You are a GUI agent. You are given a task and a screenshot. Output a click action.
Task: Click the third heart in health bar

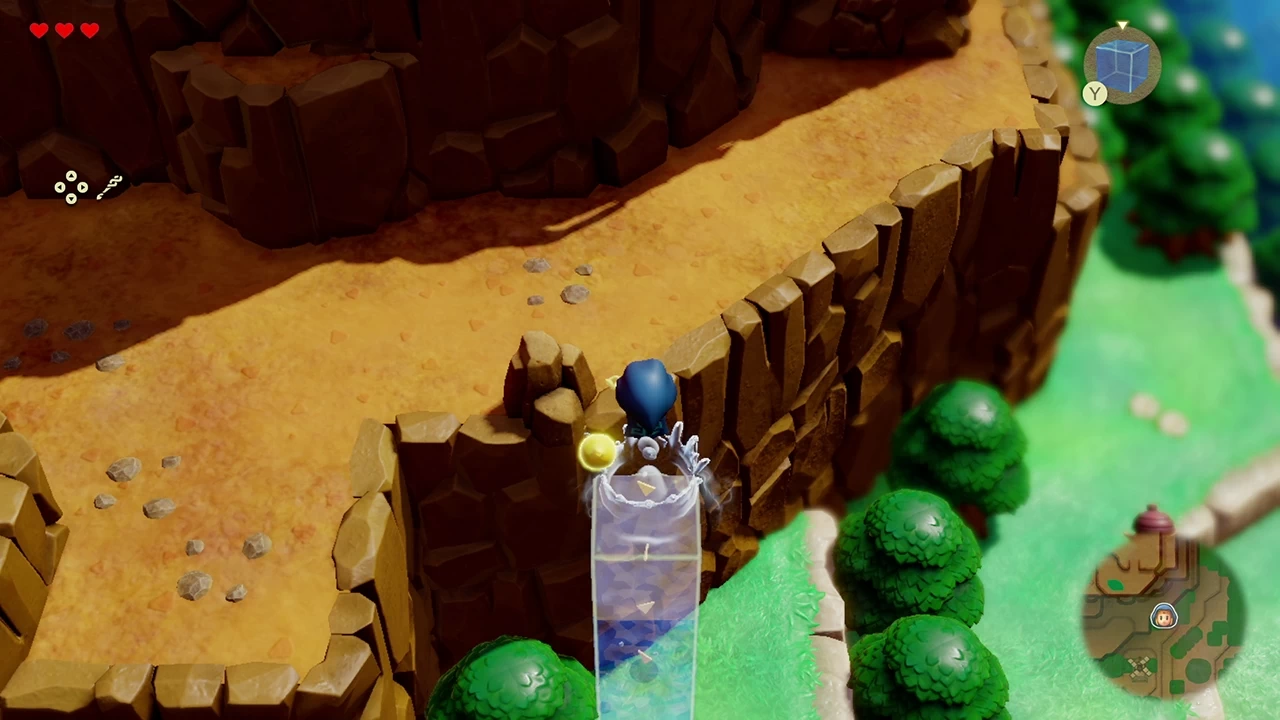tap(89, 30)
